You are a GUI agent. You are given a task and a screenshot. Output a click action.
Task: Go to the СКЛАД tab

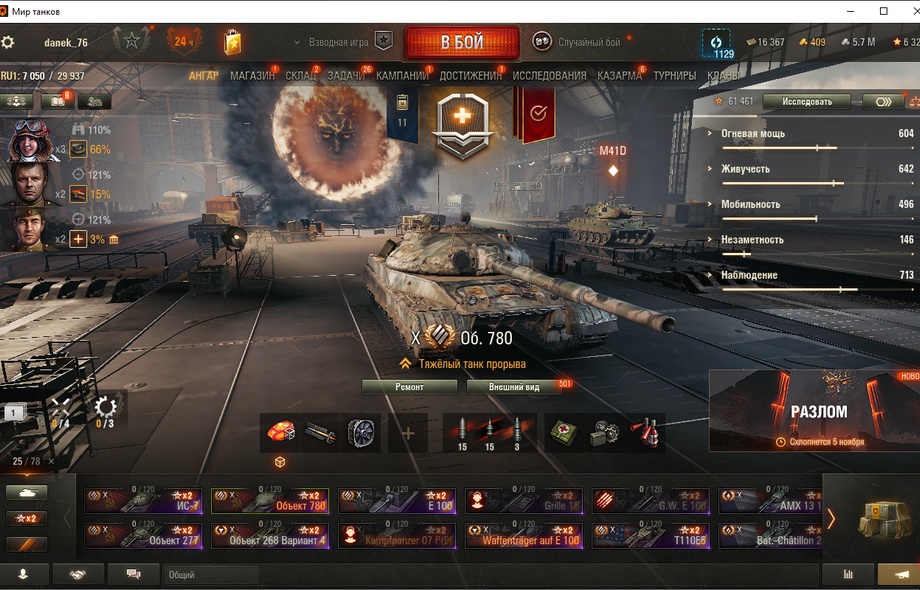pos(300,75)
